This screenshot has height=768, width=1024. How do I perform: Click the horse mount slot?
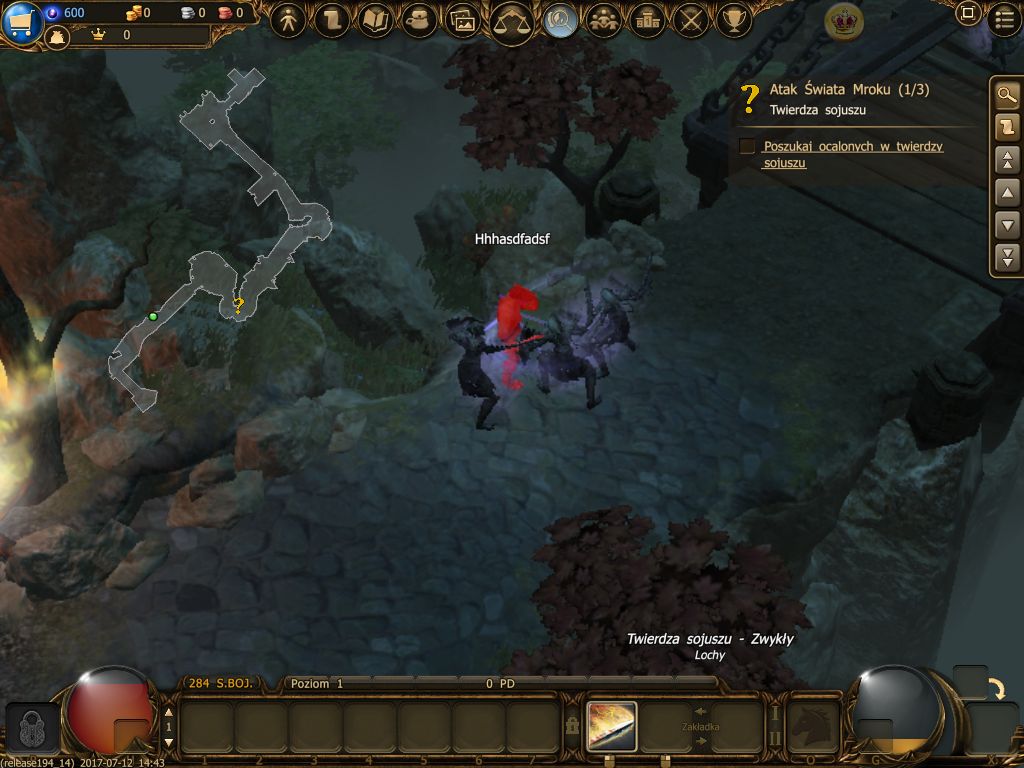coord(812,726)
